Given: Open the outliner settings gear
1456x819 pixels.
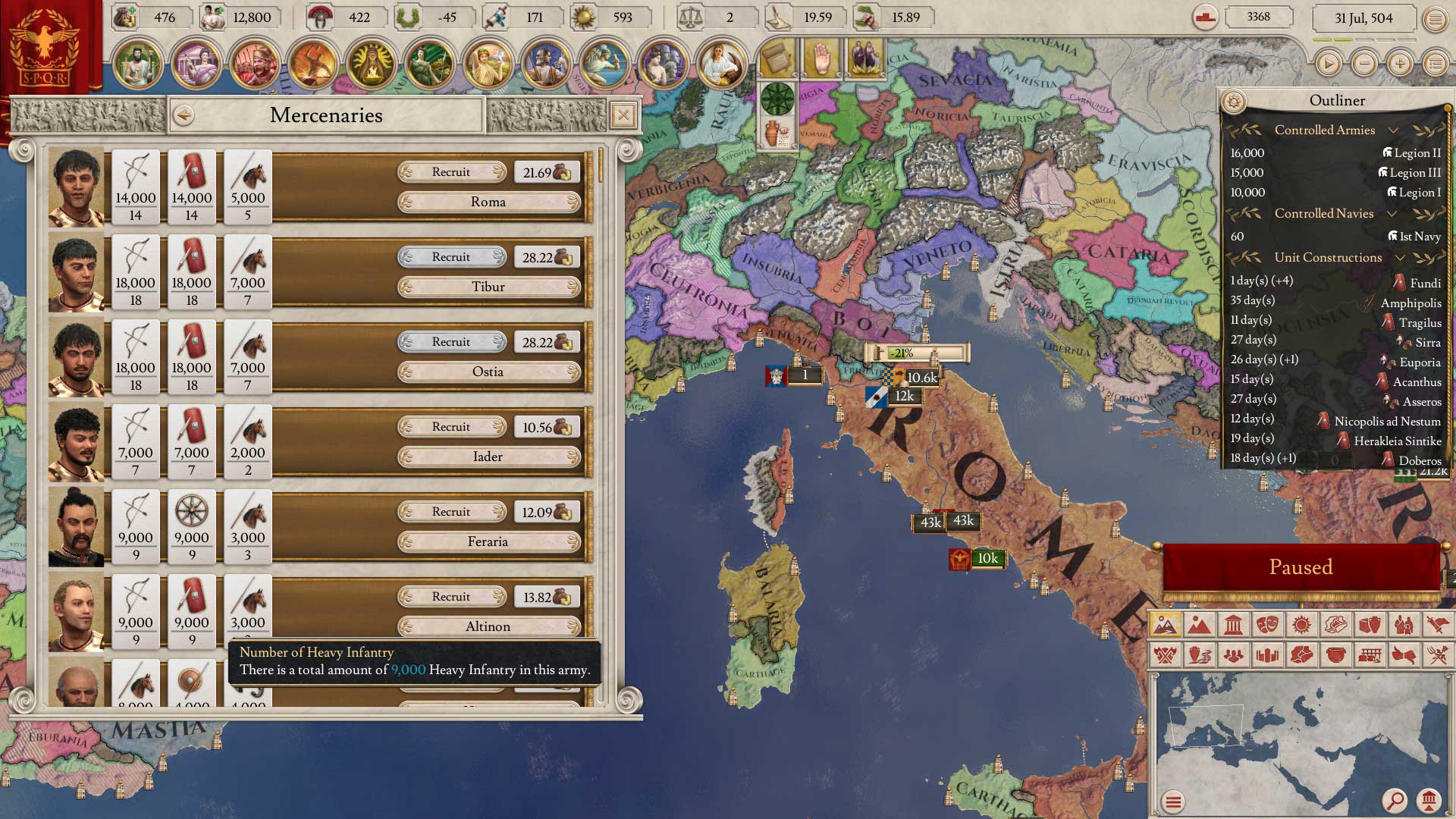Looking at the screenshot, I should point(1234,101).
